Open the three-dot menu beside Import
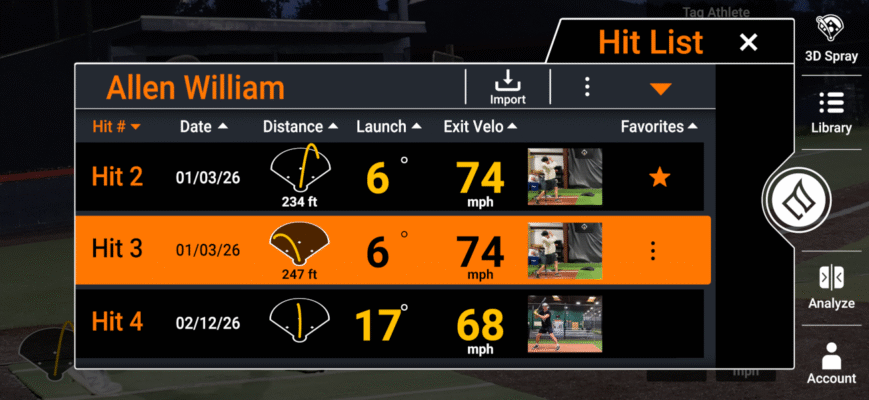Screen dimensions: 869x400 [x=587, y=87]
